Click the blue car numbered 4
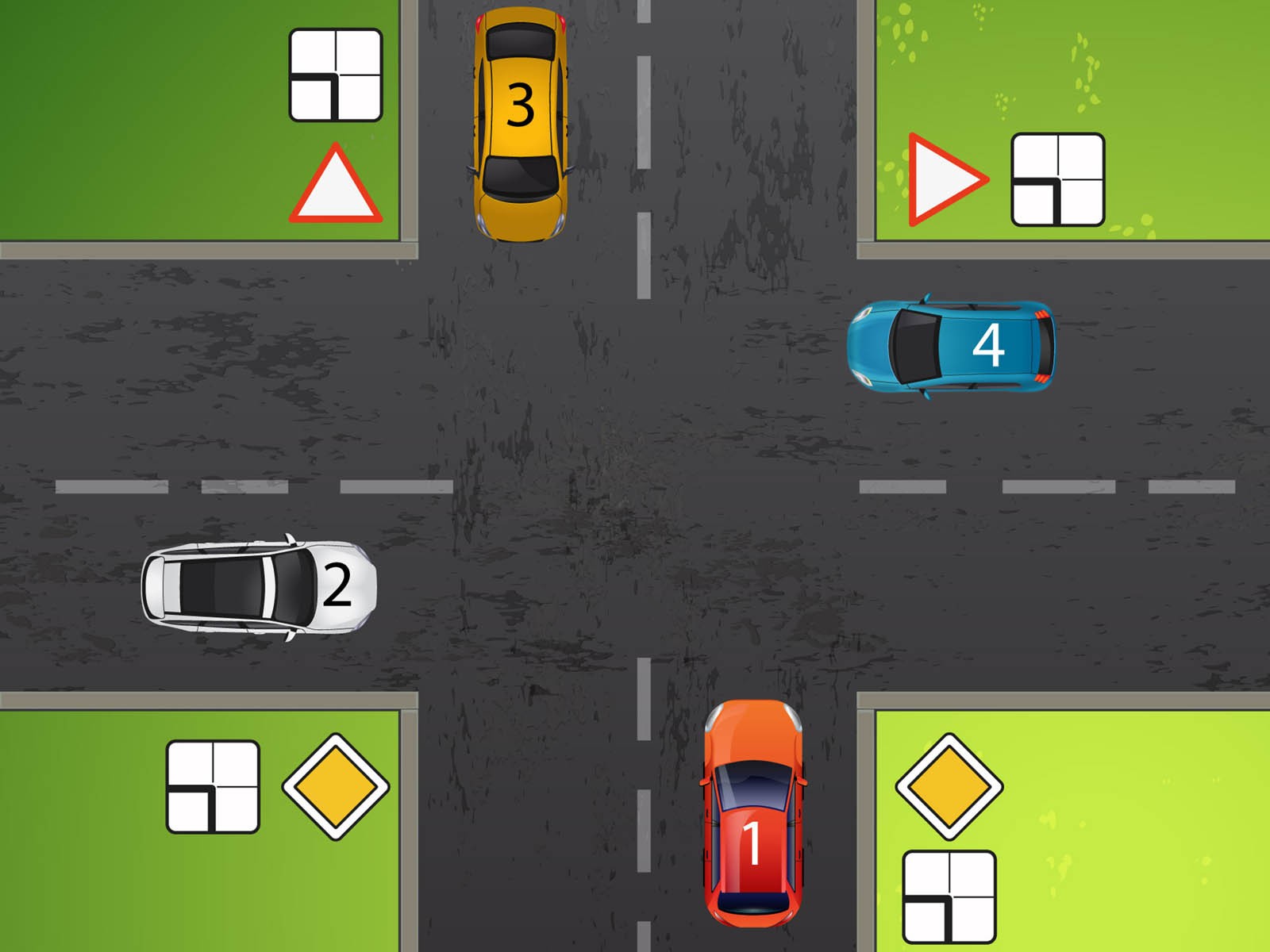Image resolution: width=1270 pixels, height=952 pixels. 952,346
